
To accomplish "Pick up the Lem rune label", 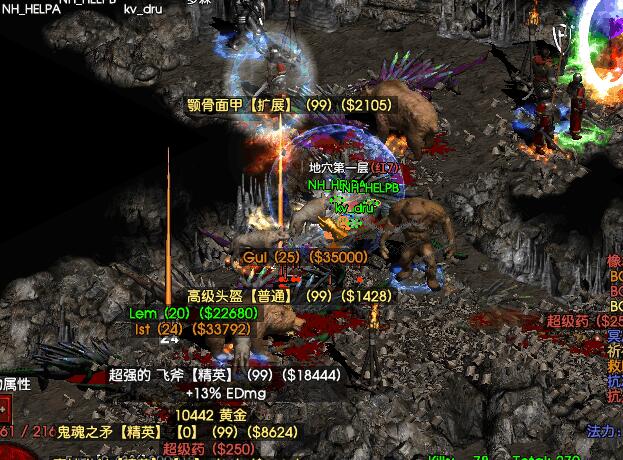I will coord(193,313).
